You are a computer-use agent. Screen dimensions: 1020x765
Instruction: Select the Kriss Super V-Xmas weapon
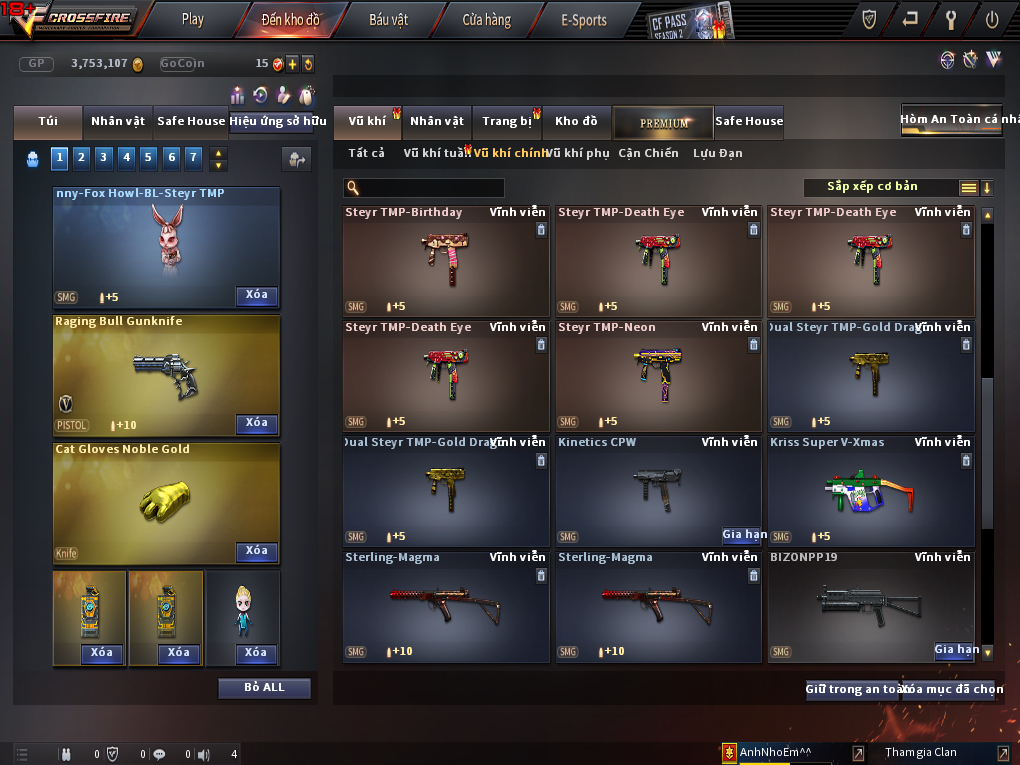(x=870, y=490)
